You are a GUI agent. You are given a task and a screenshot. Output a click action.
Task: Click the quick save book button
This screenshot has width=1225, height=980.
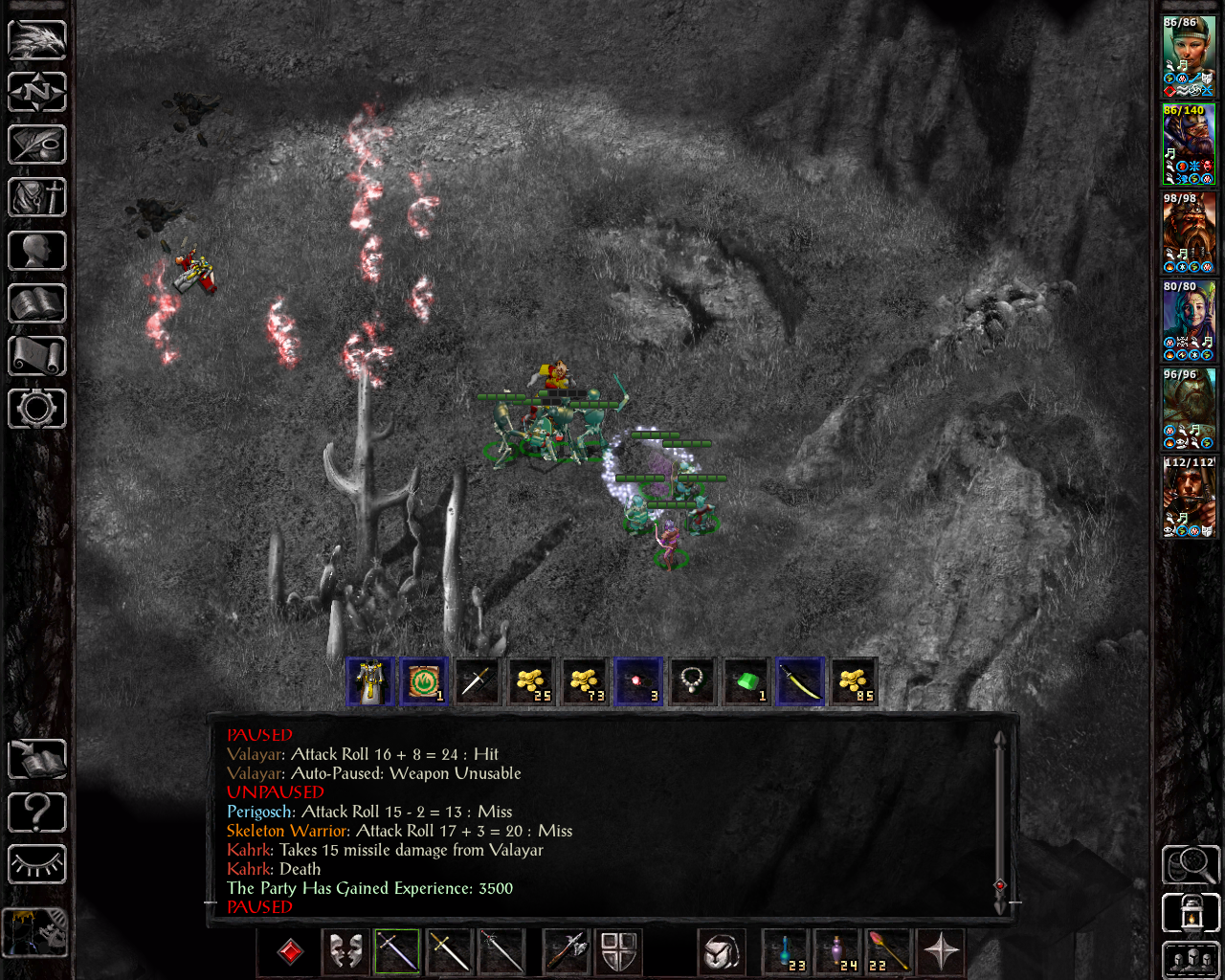[x=37, y=761]
